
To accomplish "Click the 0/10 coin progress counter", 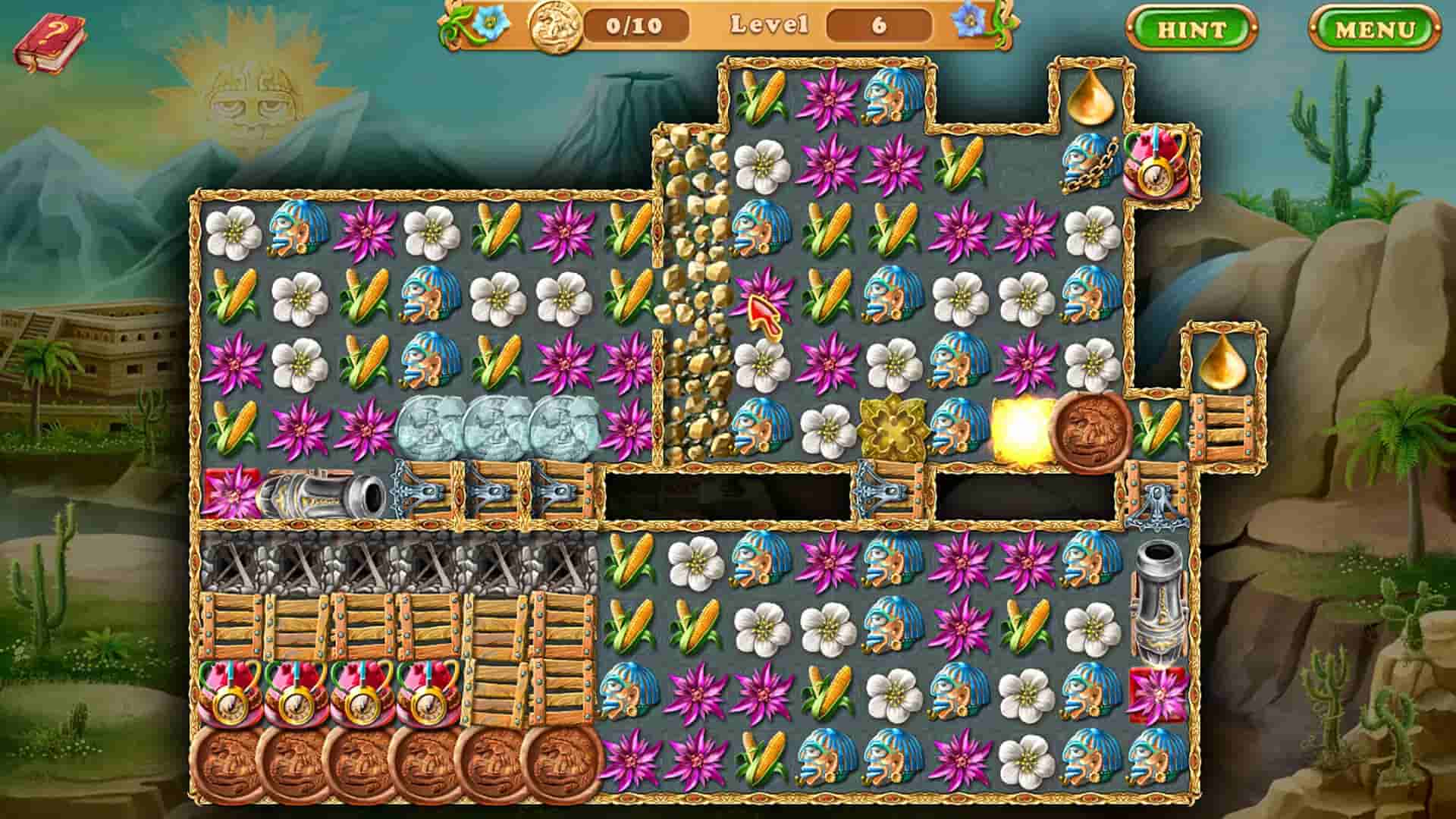I will coord(635,27).
